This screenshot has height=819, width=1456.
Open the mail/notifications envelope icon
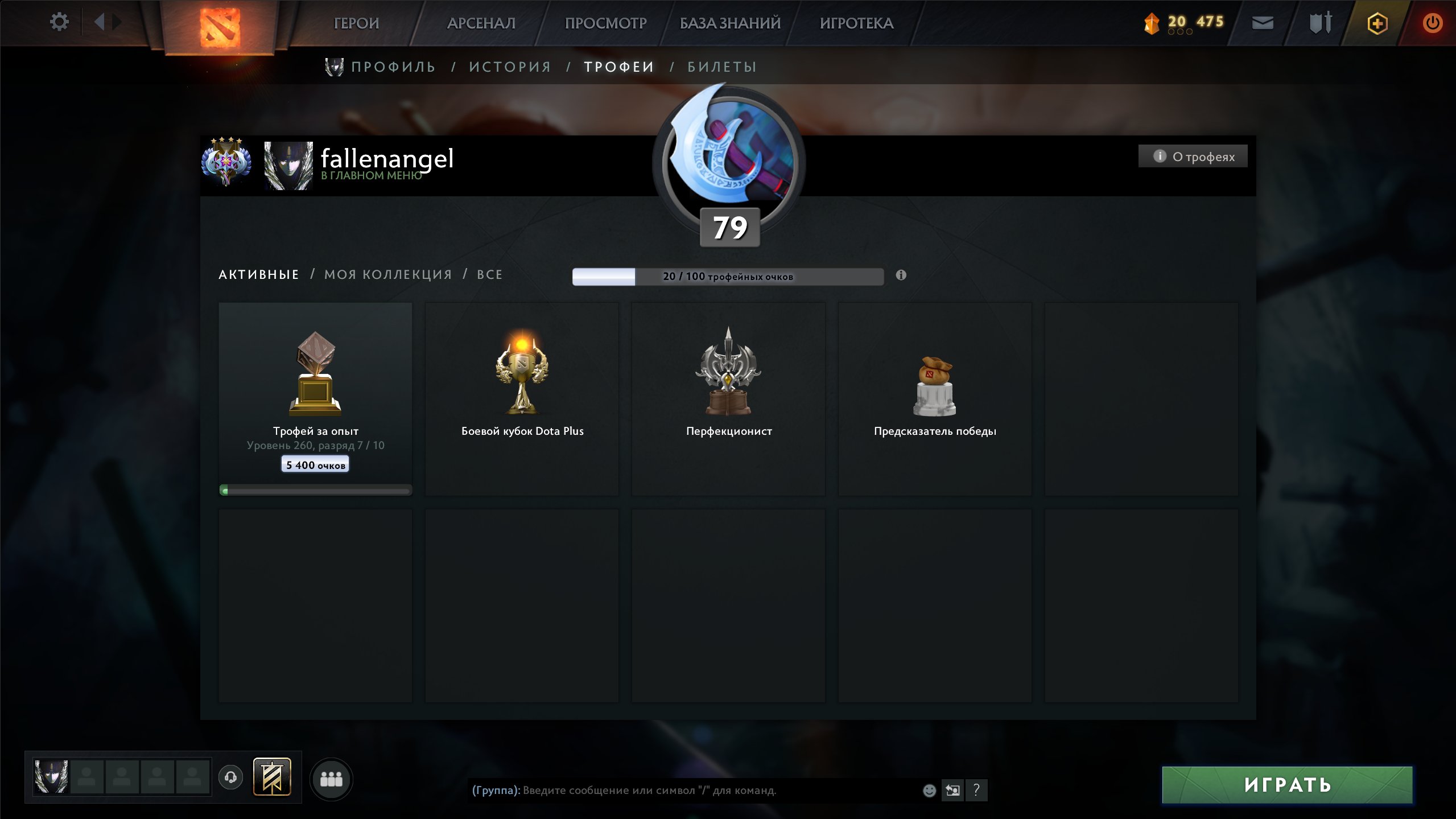[x=1263, y=23]
